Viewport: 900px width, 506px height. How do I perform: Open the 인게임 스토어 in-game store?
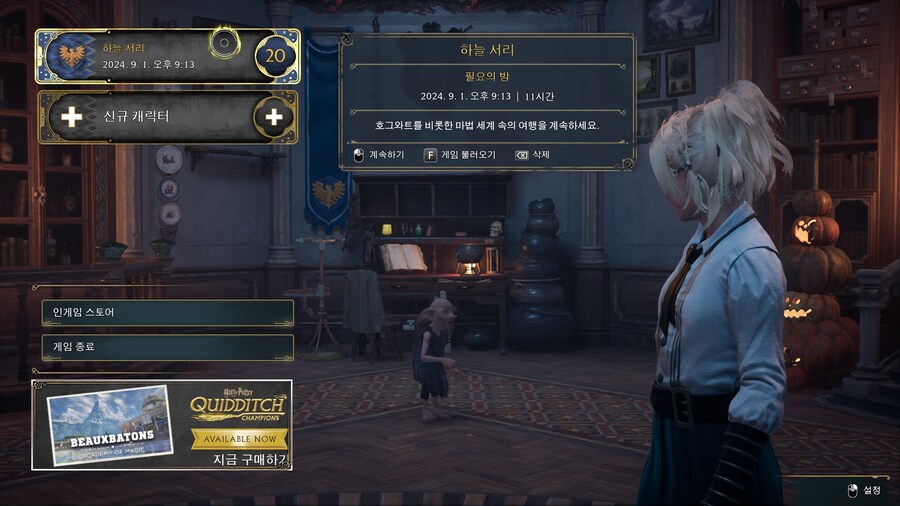coord(167,313)
